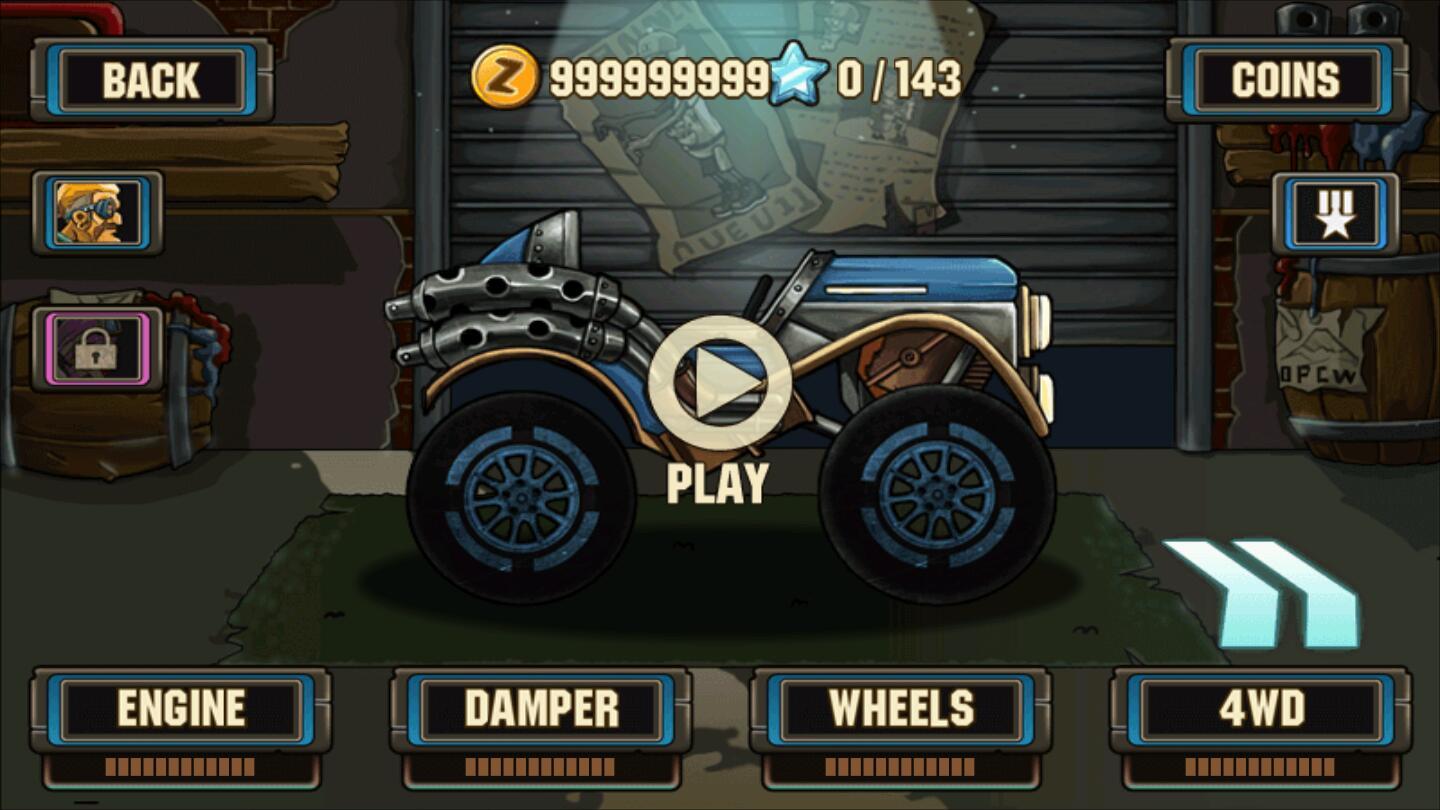Open the medal rank icon below COINS

[x=1337, y=212]
